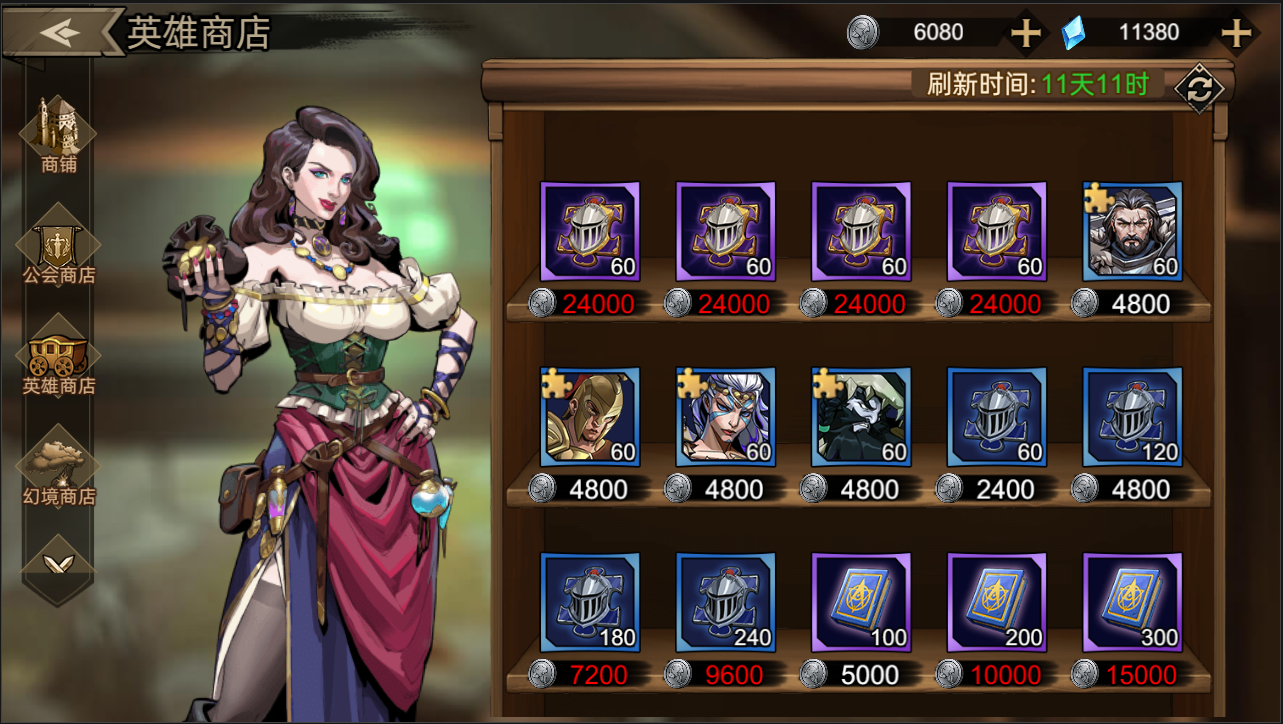
Task: Select the blue helmet shard priced 9600
Action: point(726,602)
